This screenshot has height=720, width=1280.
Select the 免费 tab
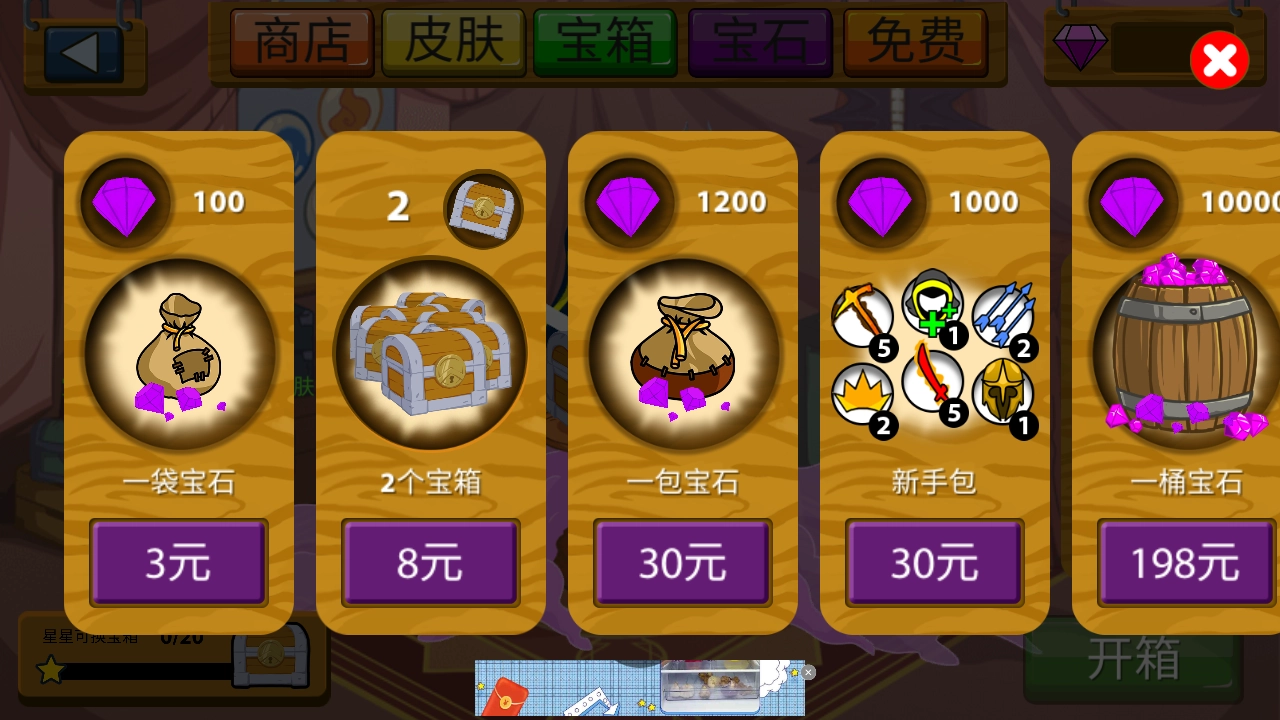(913, 43)
